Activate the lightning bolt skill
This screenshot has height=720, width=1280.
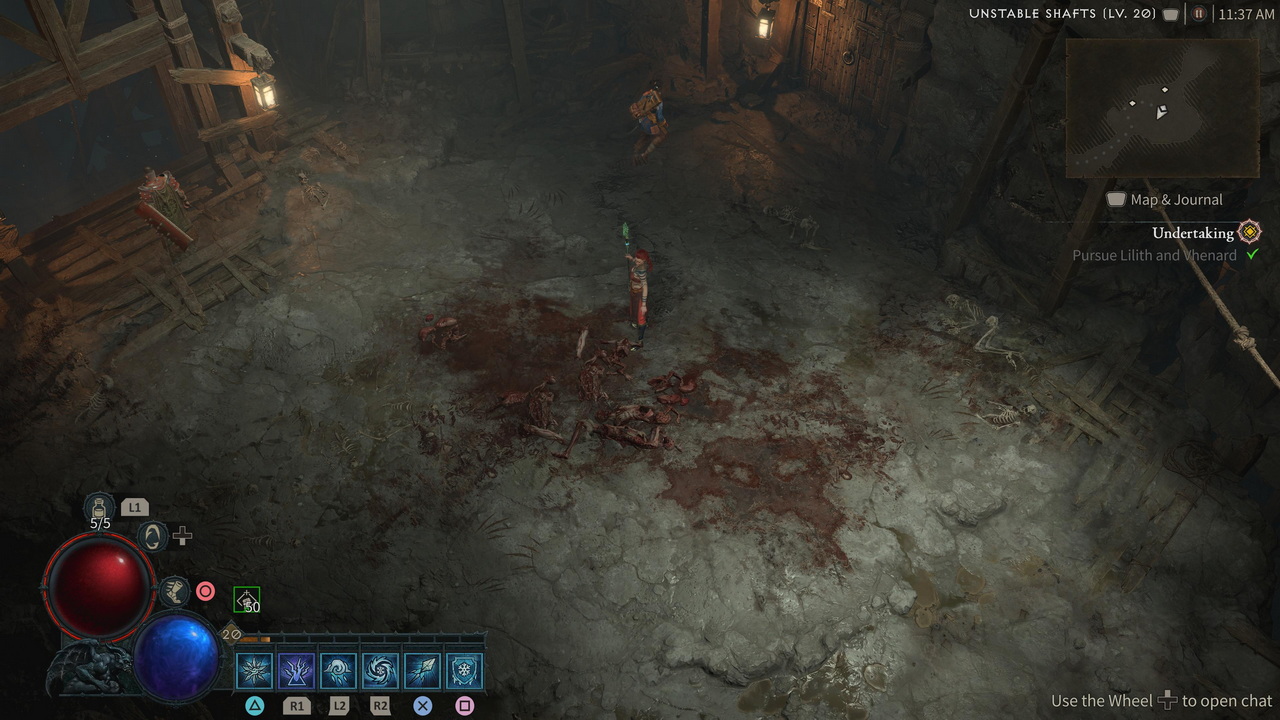pyautogui.click(x=296, y=671)
